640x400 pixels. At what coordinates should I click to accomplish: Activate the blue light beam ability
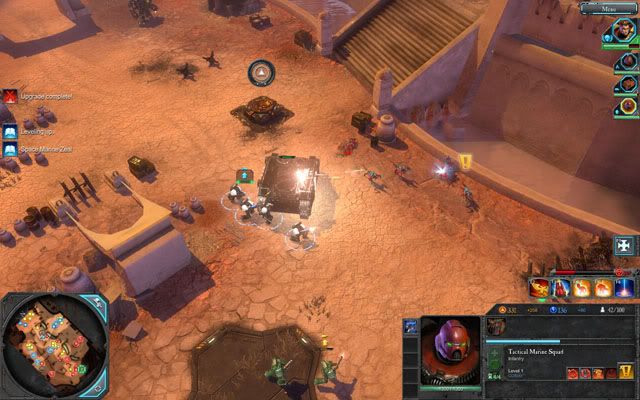click(625, 288)
